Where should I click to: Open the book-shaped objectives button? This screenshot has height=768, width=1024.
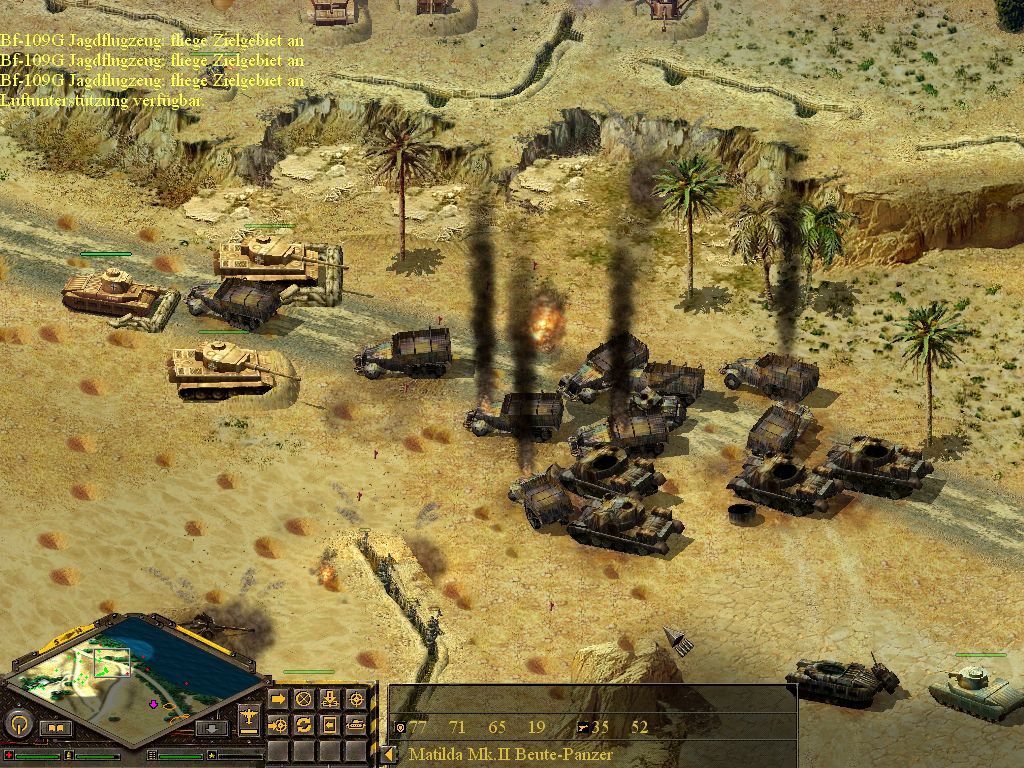(55, 728)
